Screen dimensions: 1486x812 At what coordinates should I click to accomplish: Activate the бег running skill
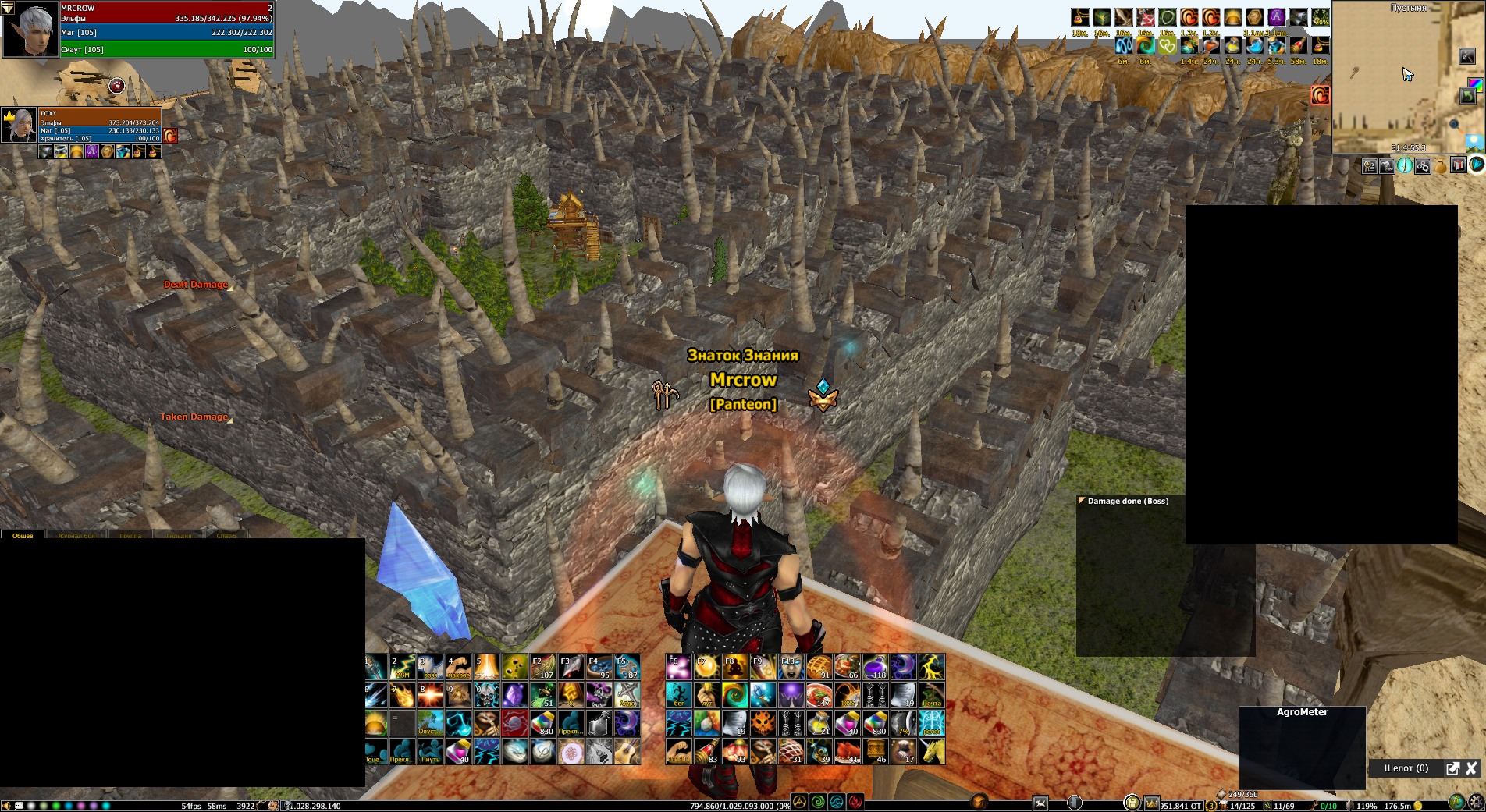678,695
